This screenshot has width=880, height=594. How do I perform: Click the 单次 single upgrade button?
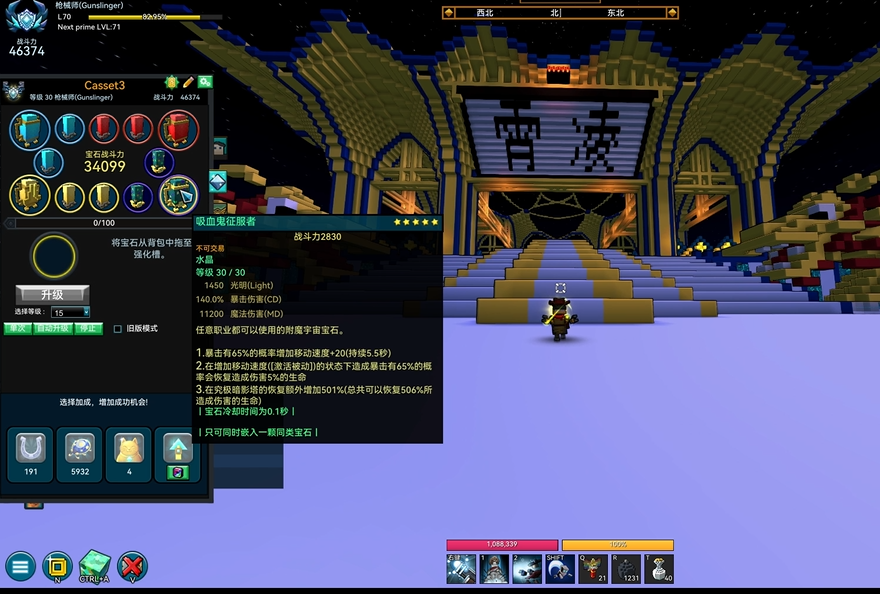(16, 328)
